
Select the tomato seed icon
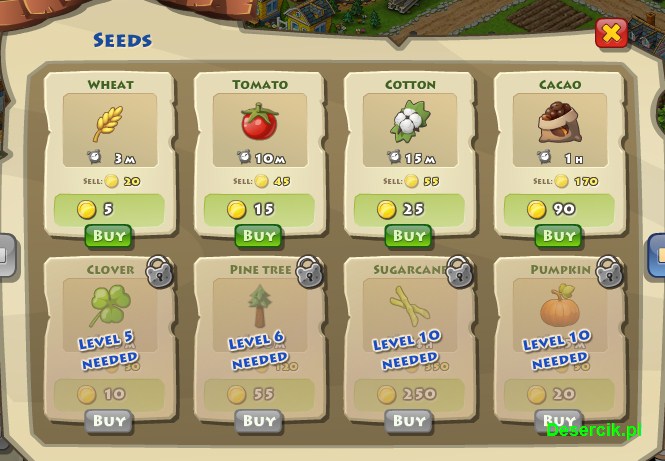tap(259, 122)
